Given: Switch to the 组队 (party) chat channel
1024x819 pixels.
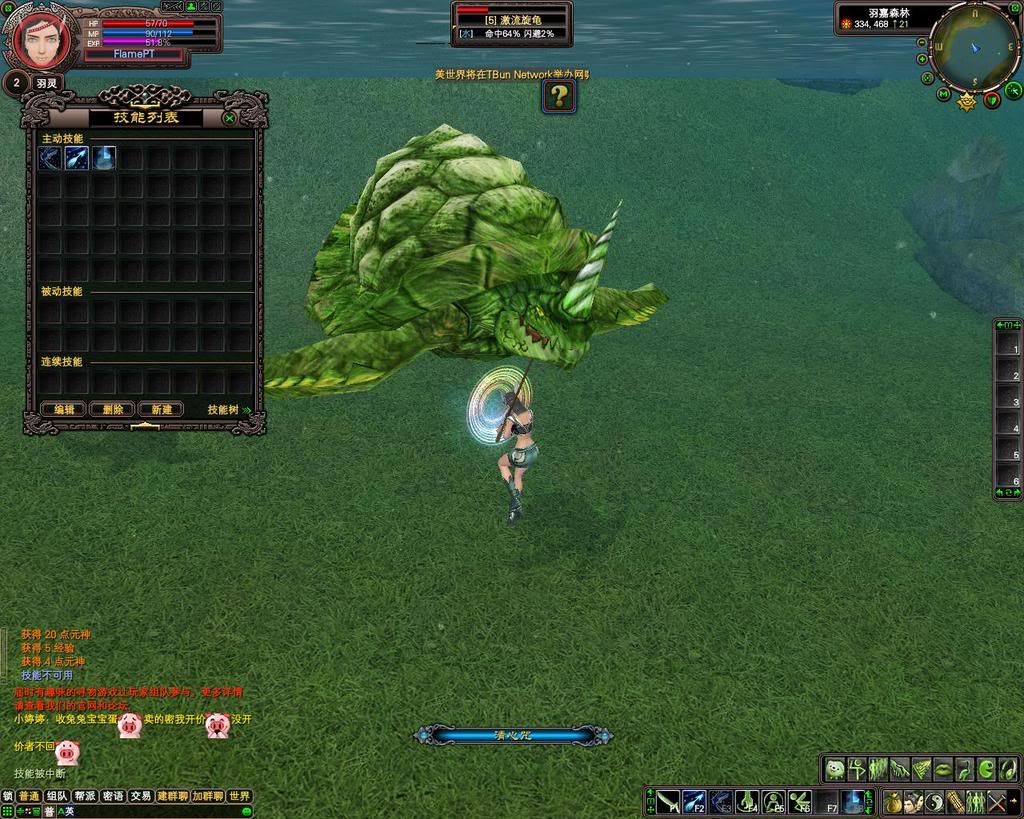Looking at the screenshot, I should coord(58,796).
